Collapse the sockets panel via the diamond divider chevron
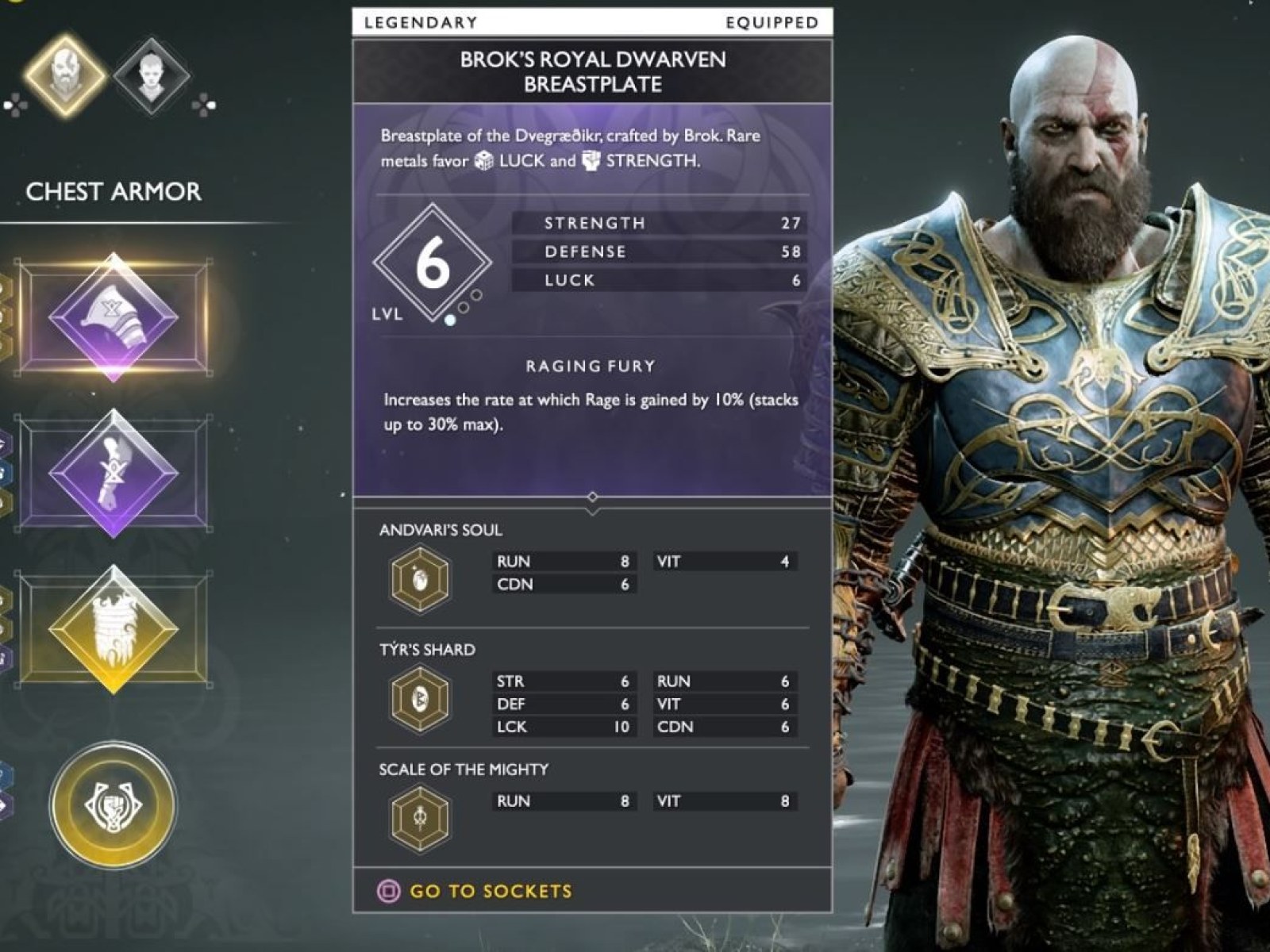This screenshot has width=1270, height=952. [591, 496]
